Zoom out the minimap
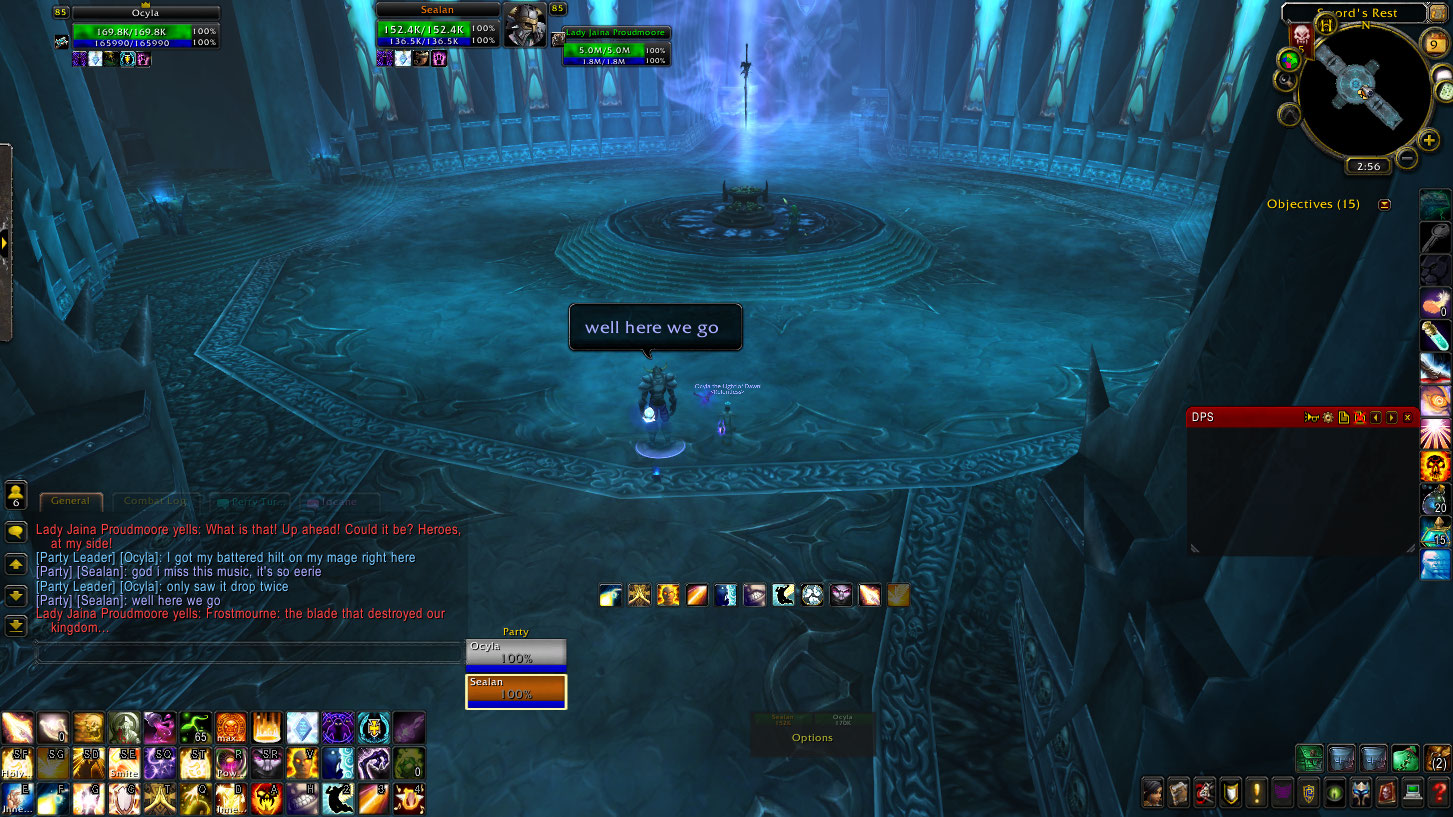Viewport: 1453px width, 817px height. tap(1406, 157)
